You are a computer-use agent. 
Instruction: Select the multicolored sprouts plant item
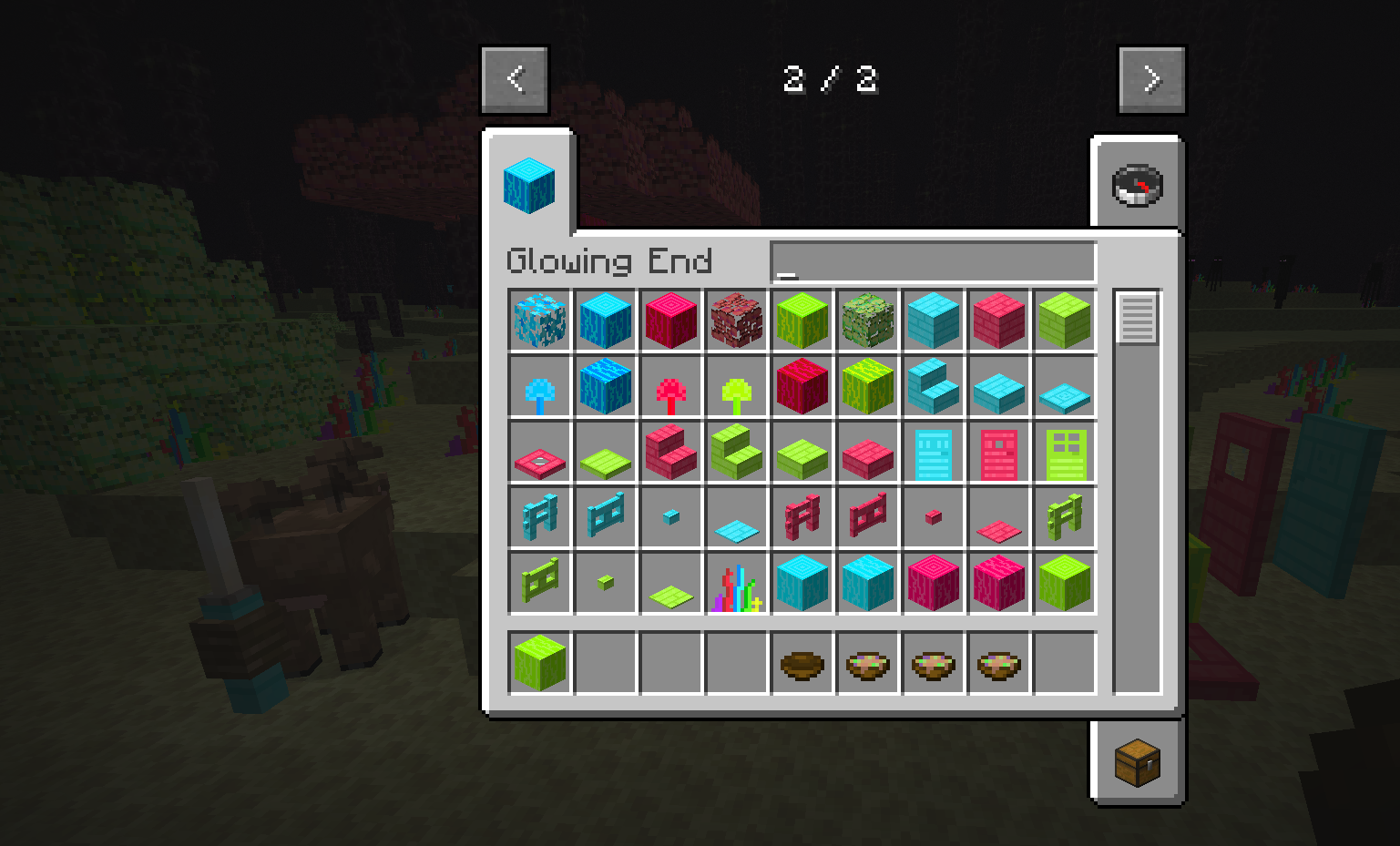point(737,587)
